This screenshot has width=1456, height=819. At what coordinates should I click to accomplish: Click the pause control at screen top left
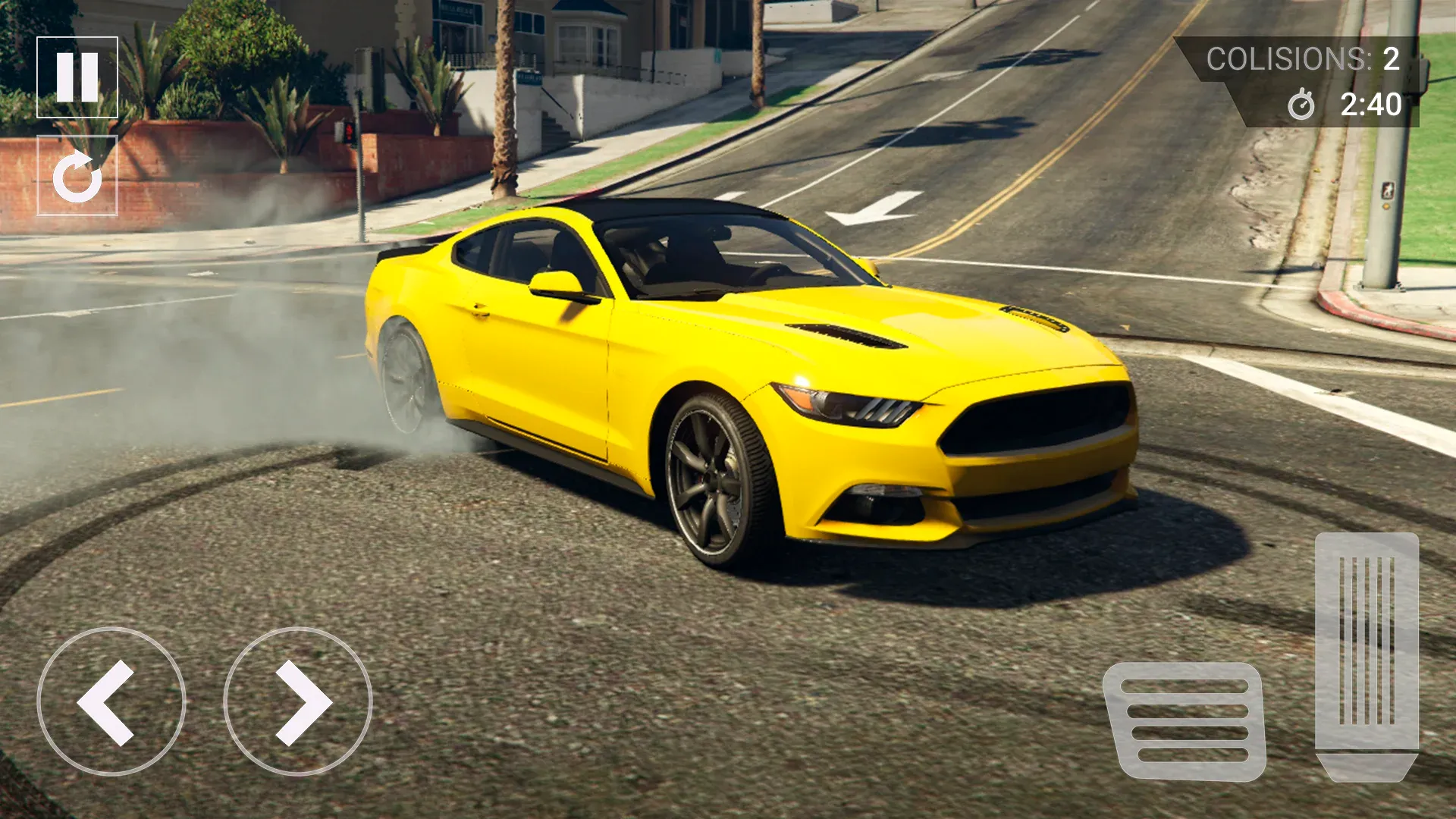(x=77, y=78)
